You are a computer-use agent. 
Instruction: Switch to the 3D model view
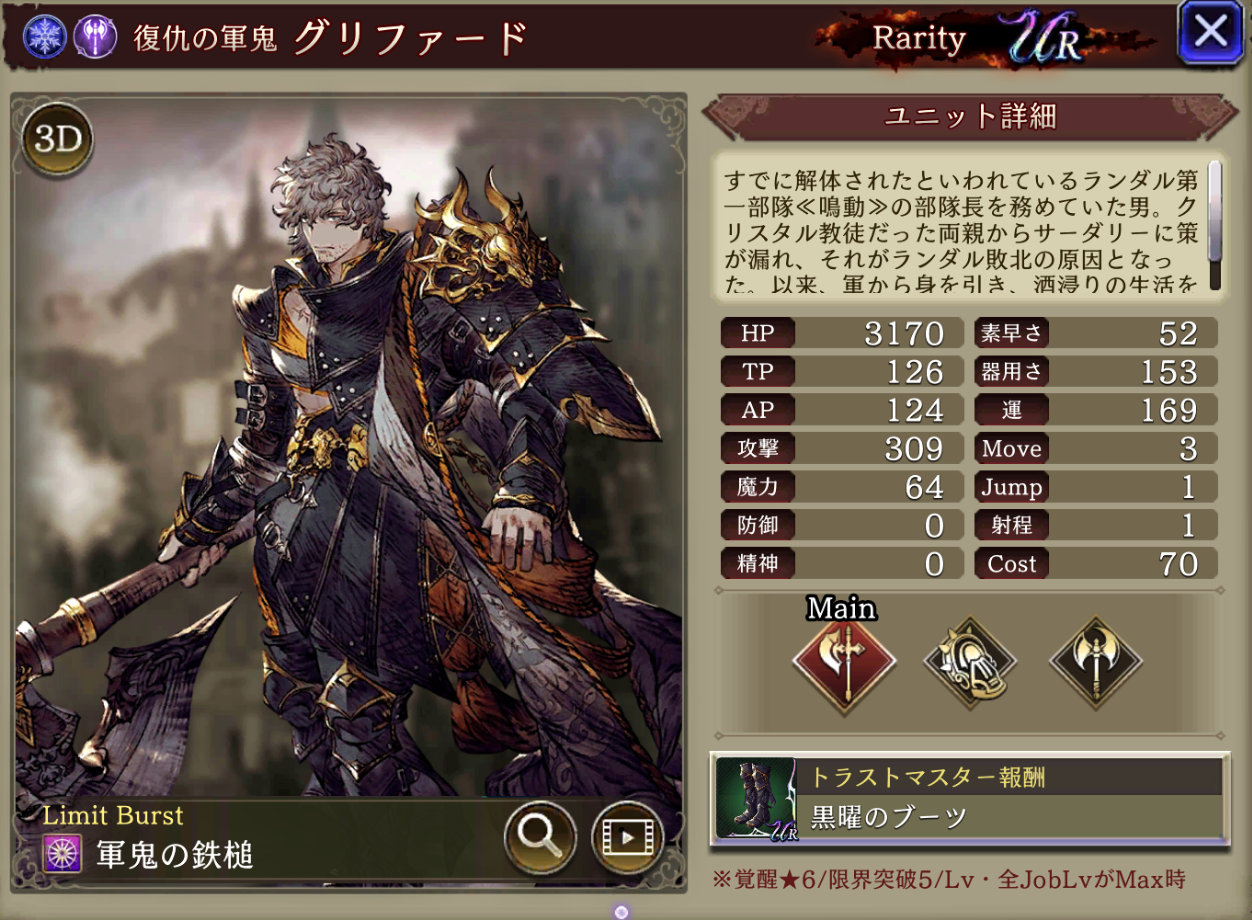[x=57, y=141]
